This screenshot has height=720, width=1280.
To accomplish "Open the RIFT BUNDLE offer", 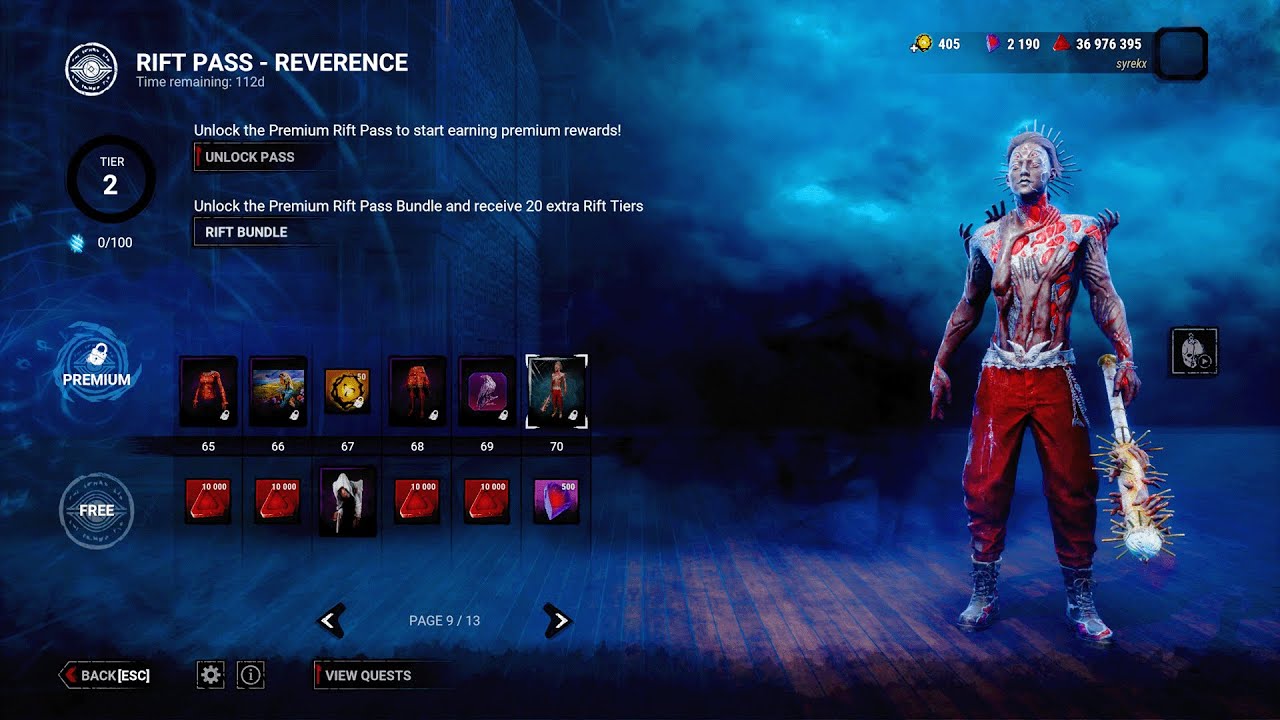I will click(x=246, y=232).
